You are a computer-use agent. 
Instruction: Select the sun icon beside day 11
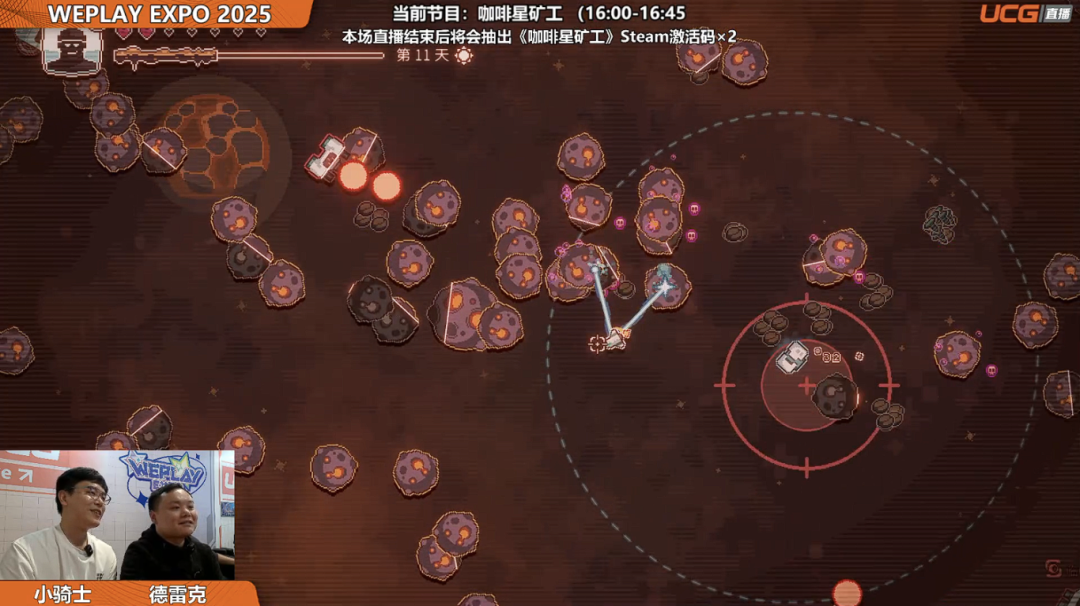[464, 56]
